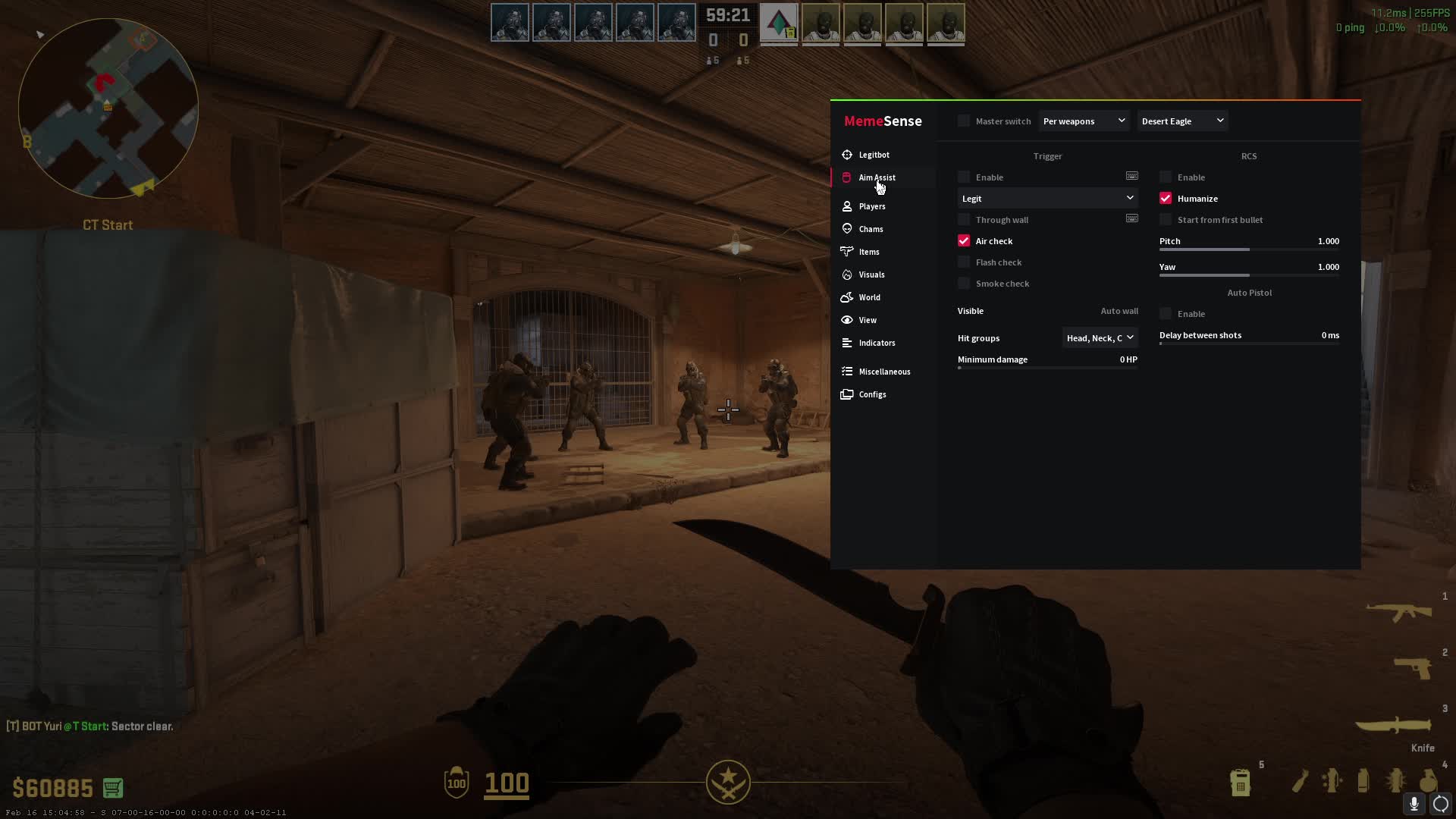Image resolution: width=1456 pixels, height=819 pixels.
Task: Switch to the Aim Assist tab
Action: (x=877, y=177)
